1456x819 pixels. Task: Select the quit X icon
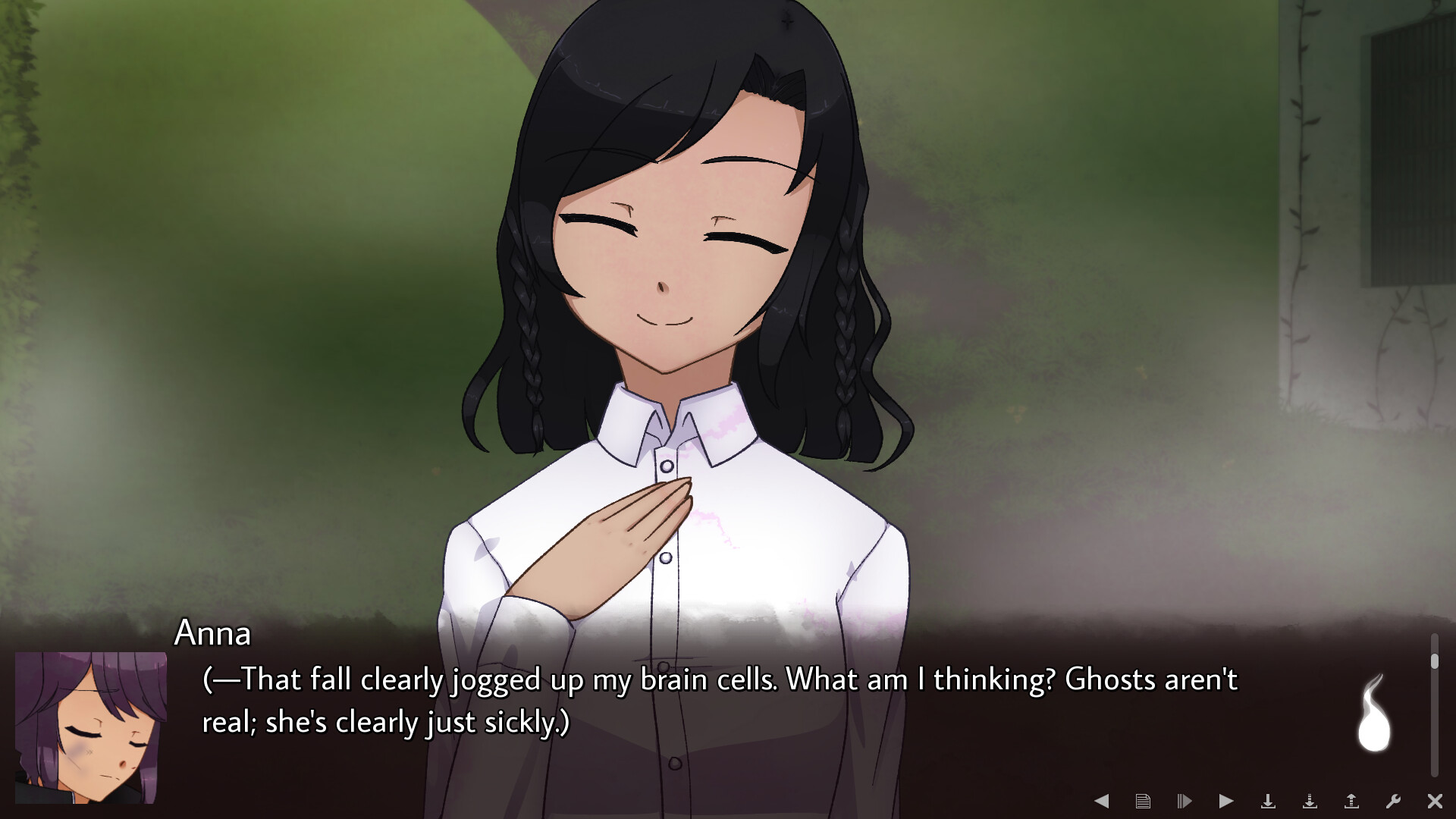(x=1434, y=800)
